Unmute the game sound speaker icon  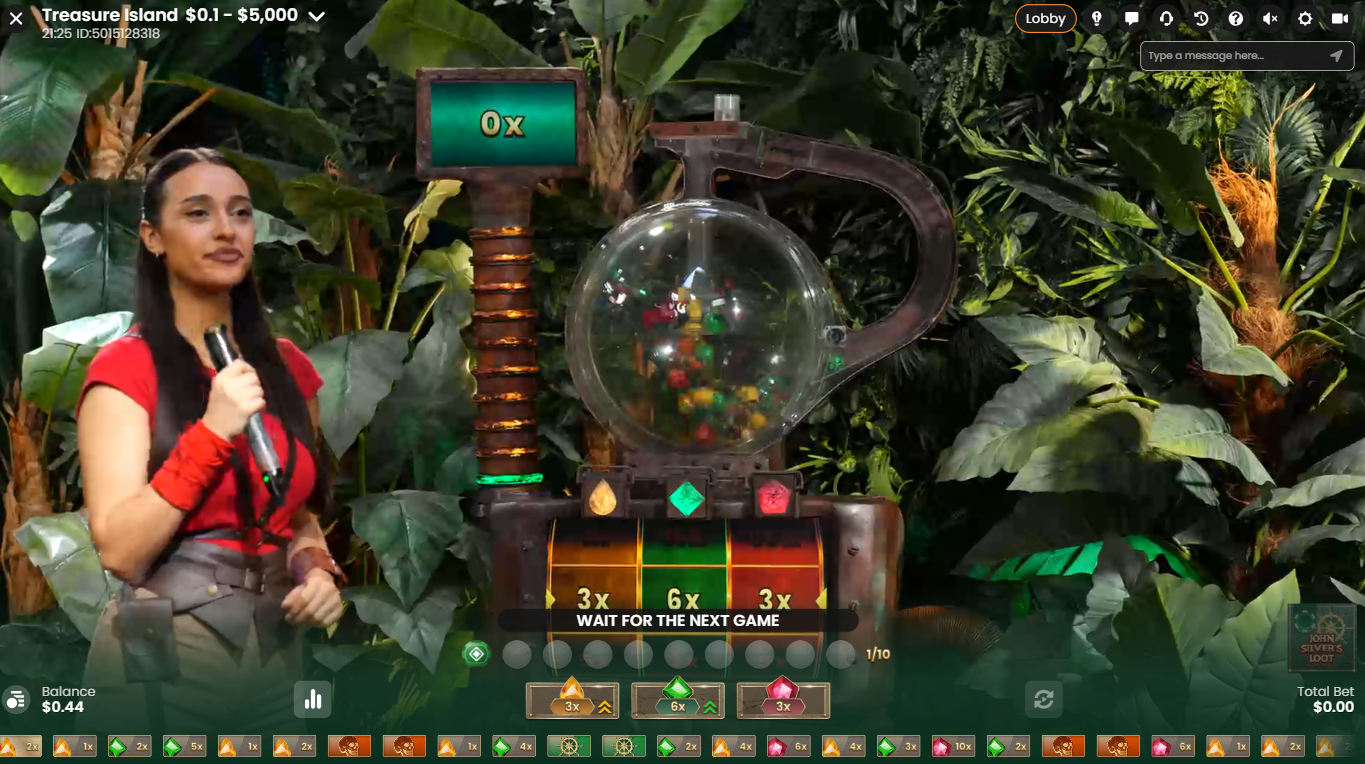click(x=1268, y=18)
